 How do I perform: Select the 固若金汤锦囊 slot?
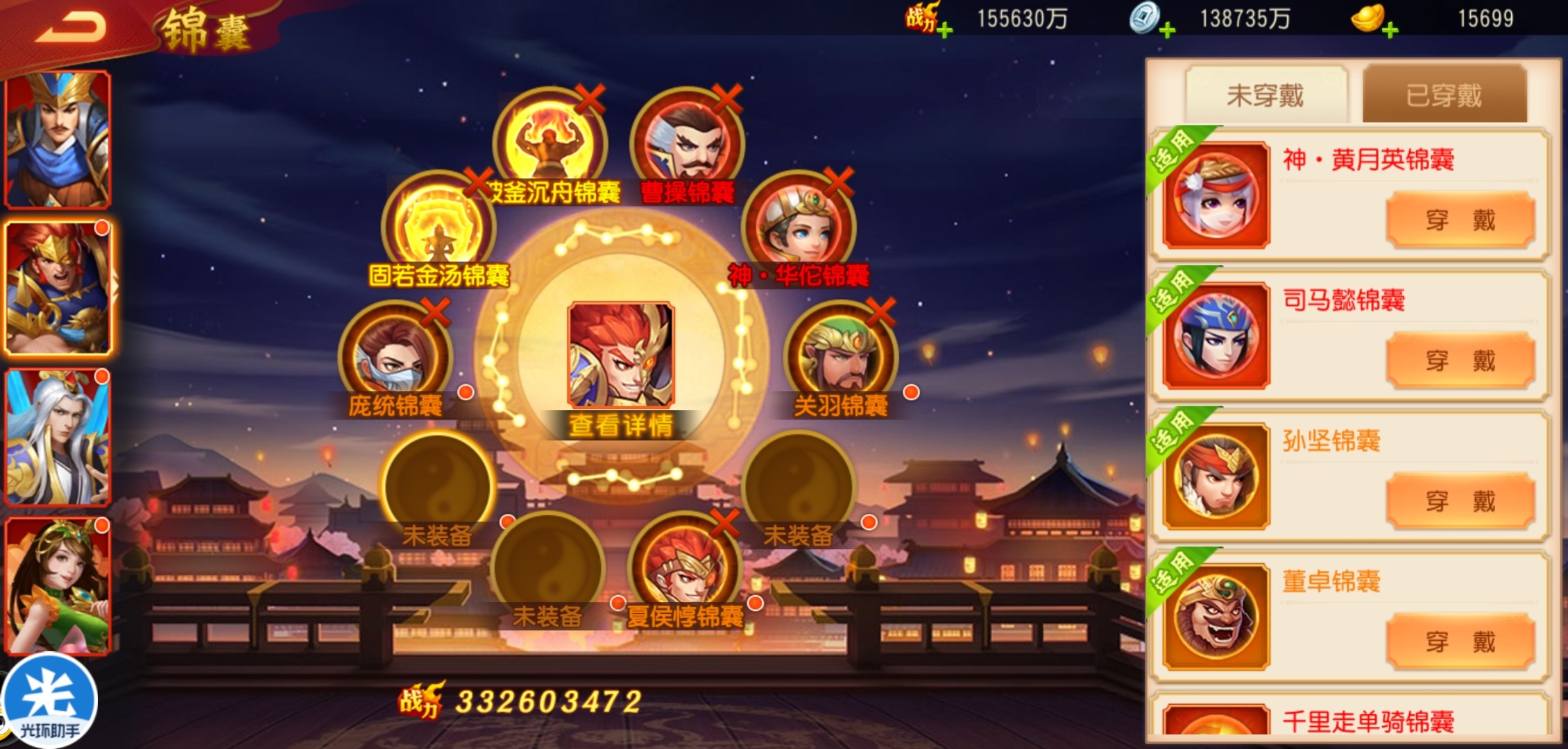[438, 227]
